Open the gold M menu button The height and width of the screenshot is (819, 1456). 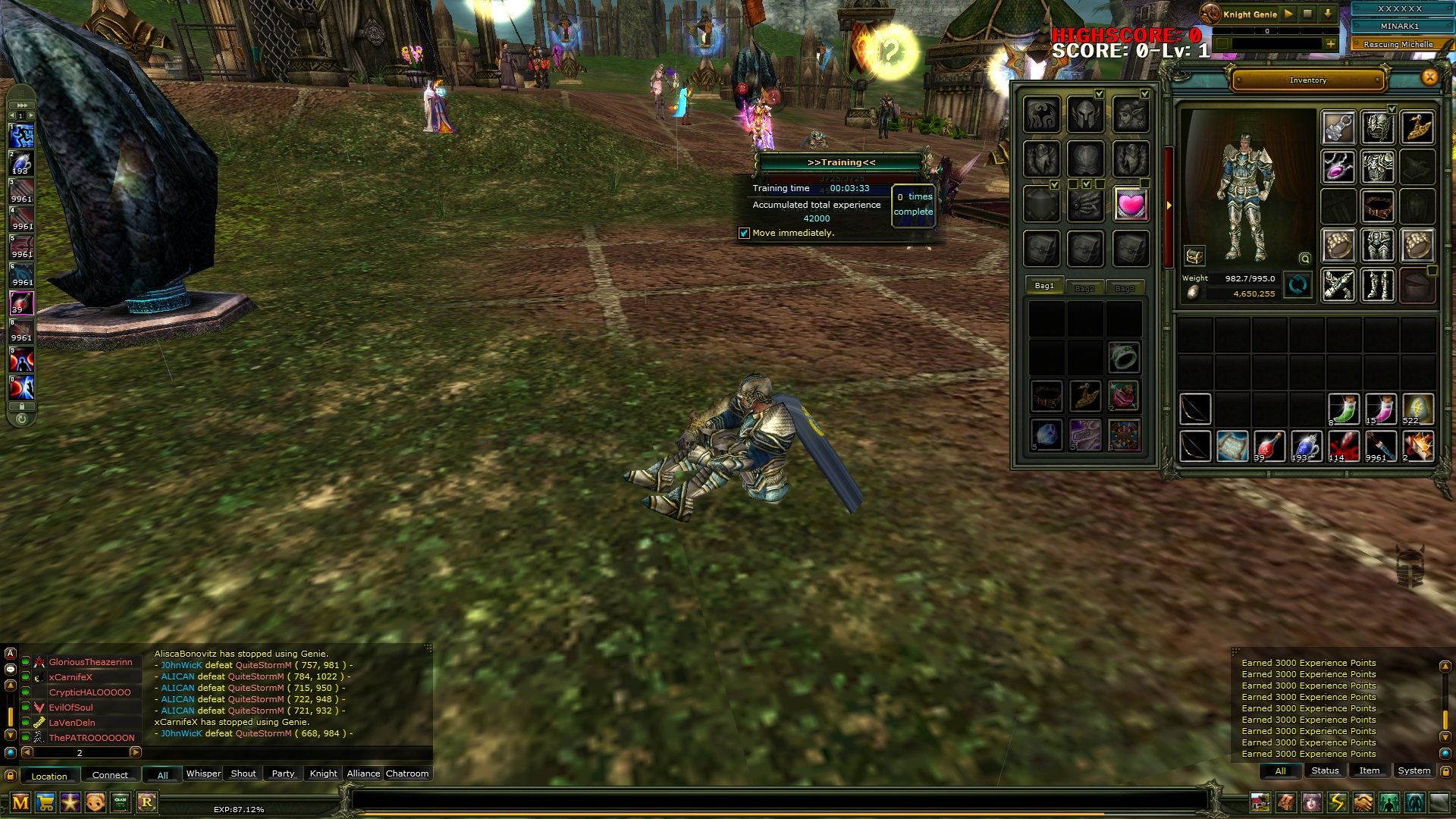pyautogui.click(x=20, y=802)
